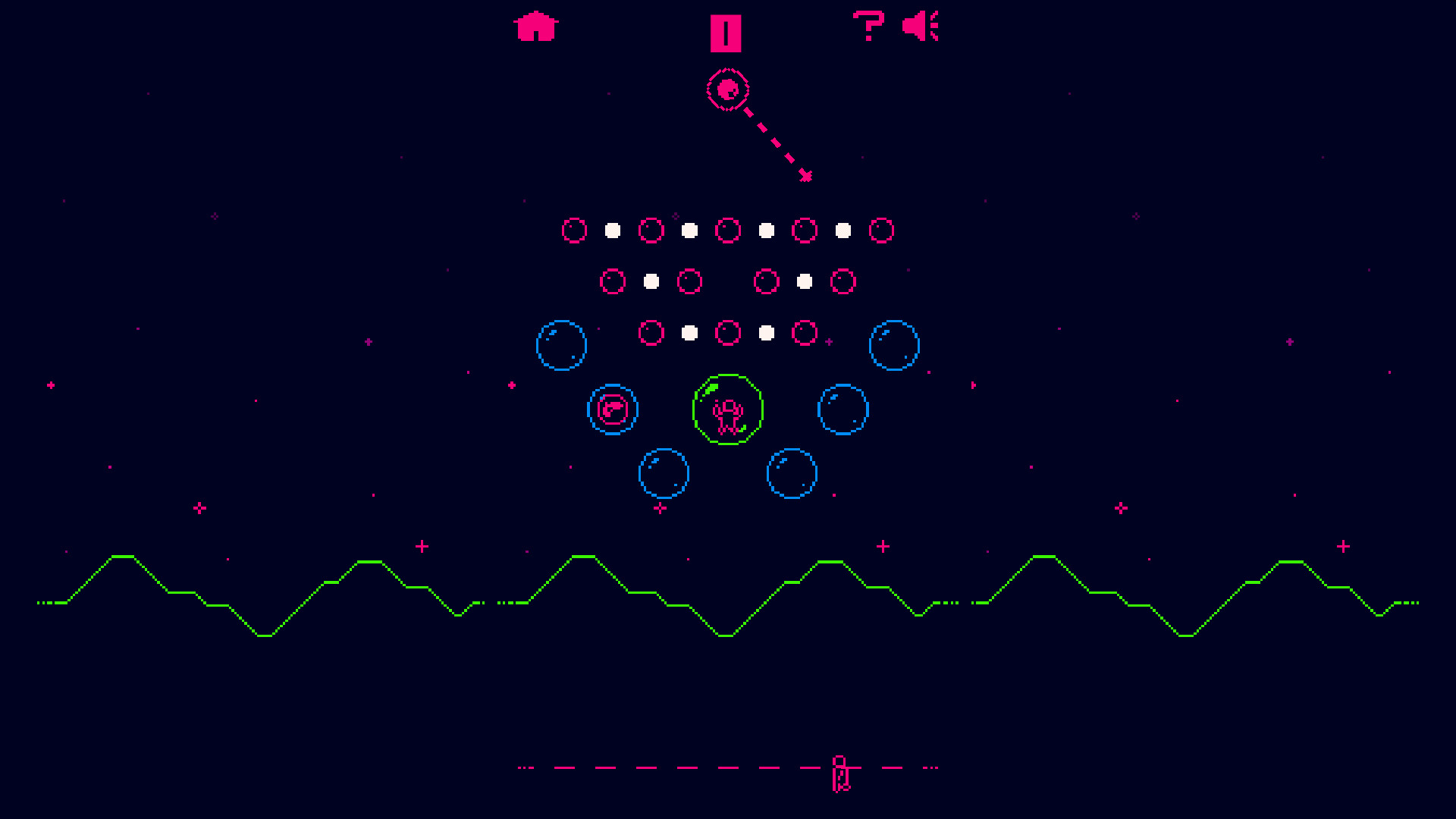Click the blue bubble right of the astronaut
This screenshot has height=819, width=1456.
843,409
